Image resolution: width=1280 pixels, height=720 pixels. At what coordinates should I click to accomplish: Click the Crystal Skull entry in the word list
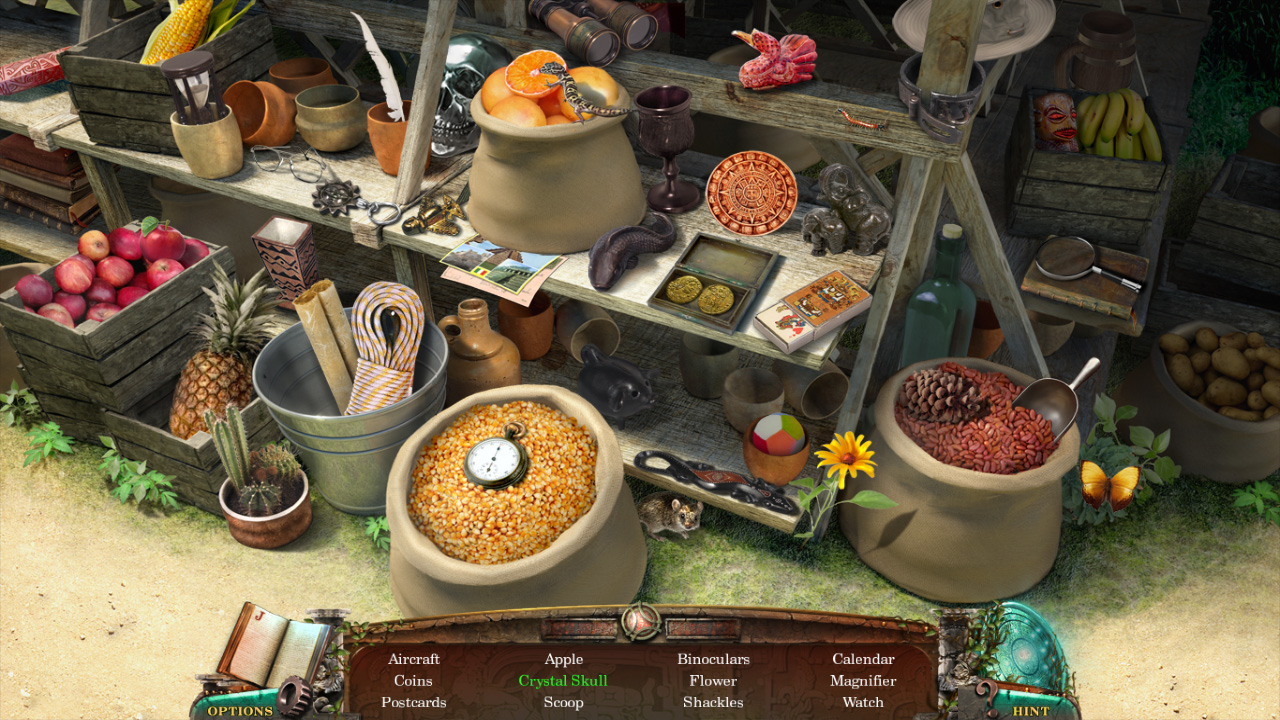tap(563, 680)
